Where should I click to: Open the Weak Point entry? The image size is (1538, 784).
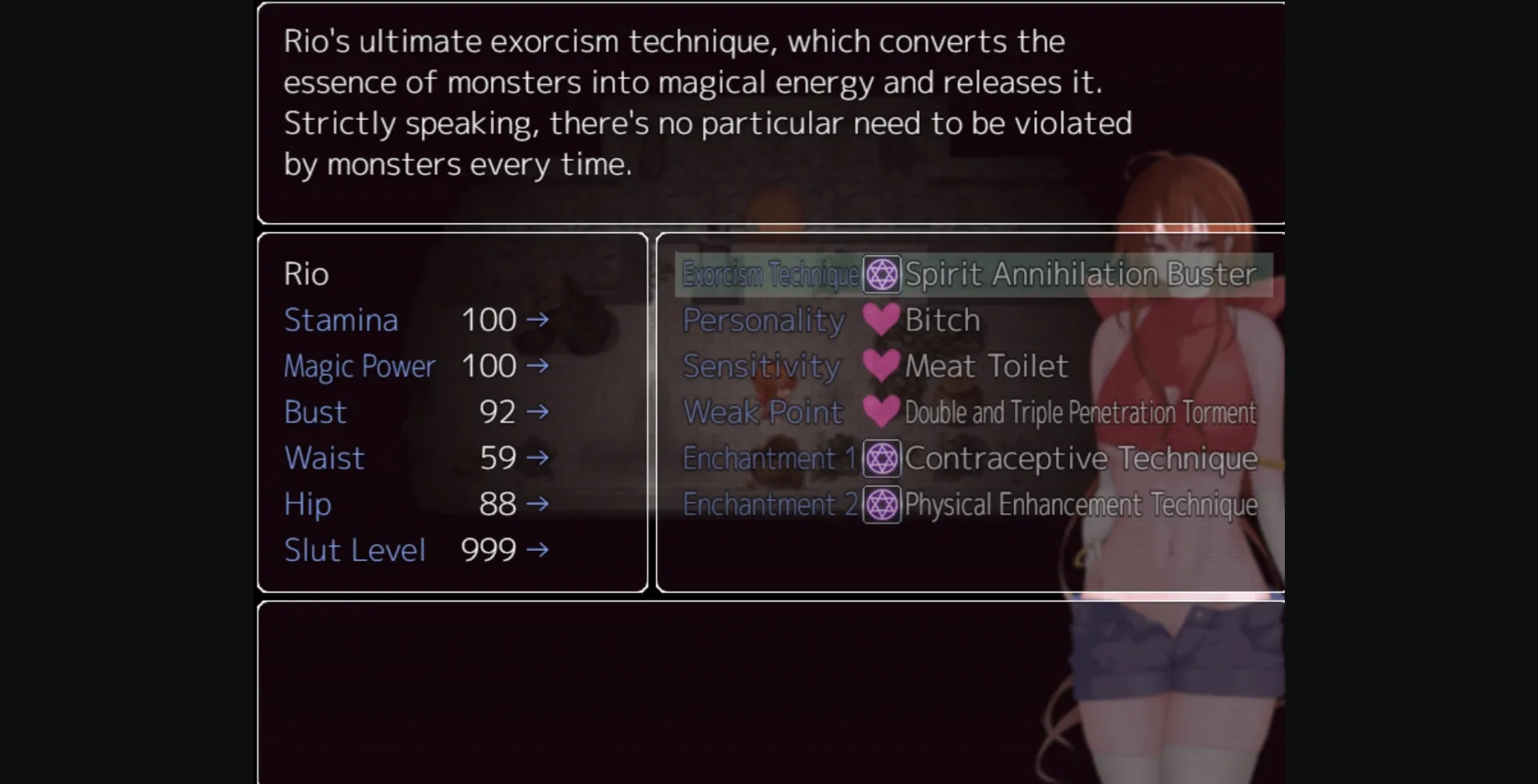click(x=763, y=412)
